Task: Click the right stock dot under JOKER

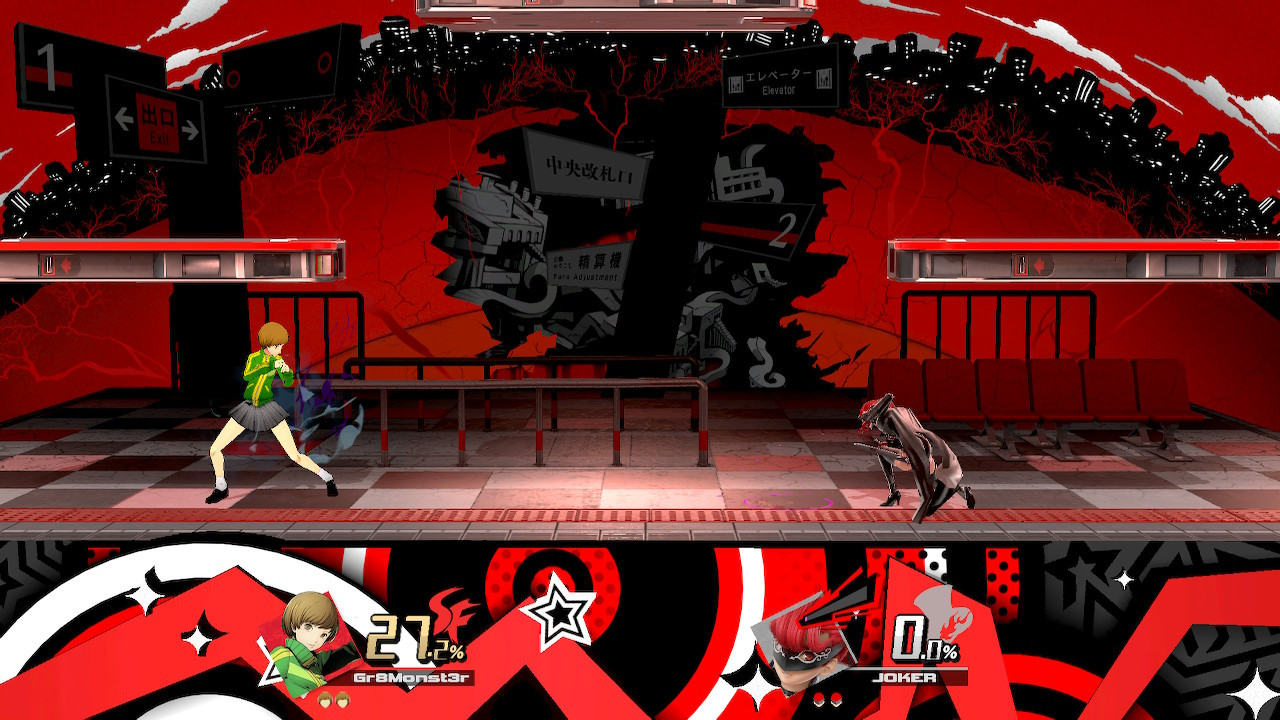Action: pyautogui.click(x=836, y=698)
